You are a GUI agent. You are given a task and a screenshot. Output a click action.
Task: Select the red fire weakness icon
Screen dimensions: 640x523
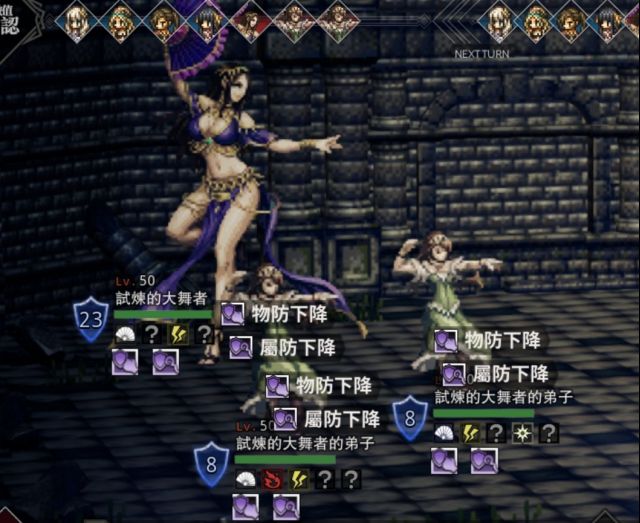point(271,479)
